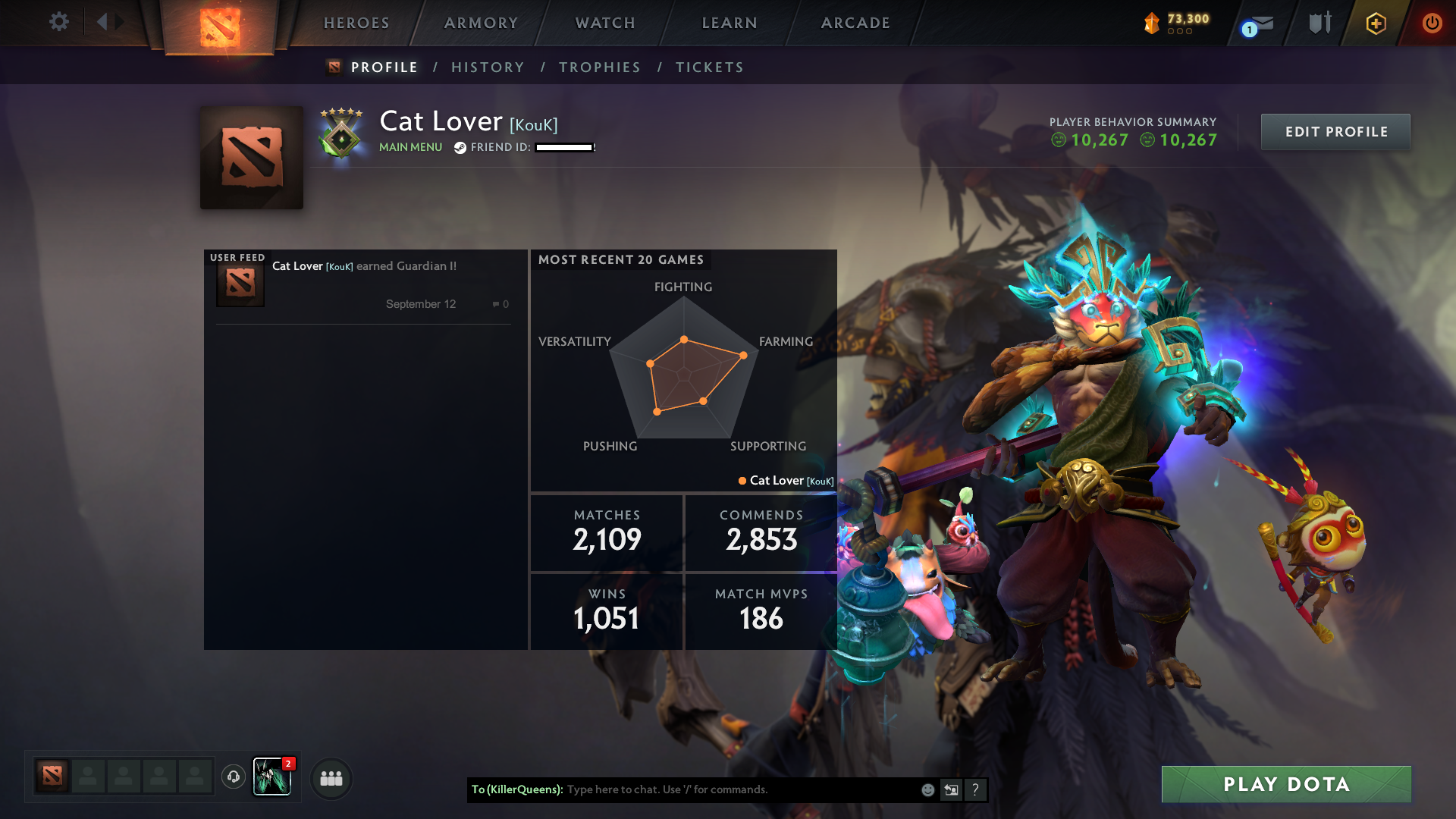The height and width of the screenshot is (819, 1456).
Task: Open the emoticon picker in the chat bar
Action: click(x=927, y=789)
